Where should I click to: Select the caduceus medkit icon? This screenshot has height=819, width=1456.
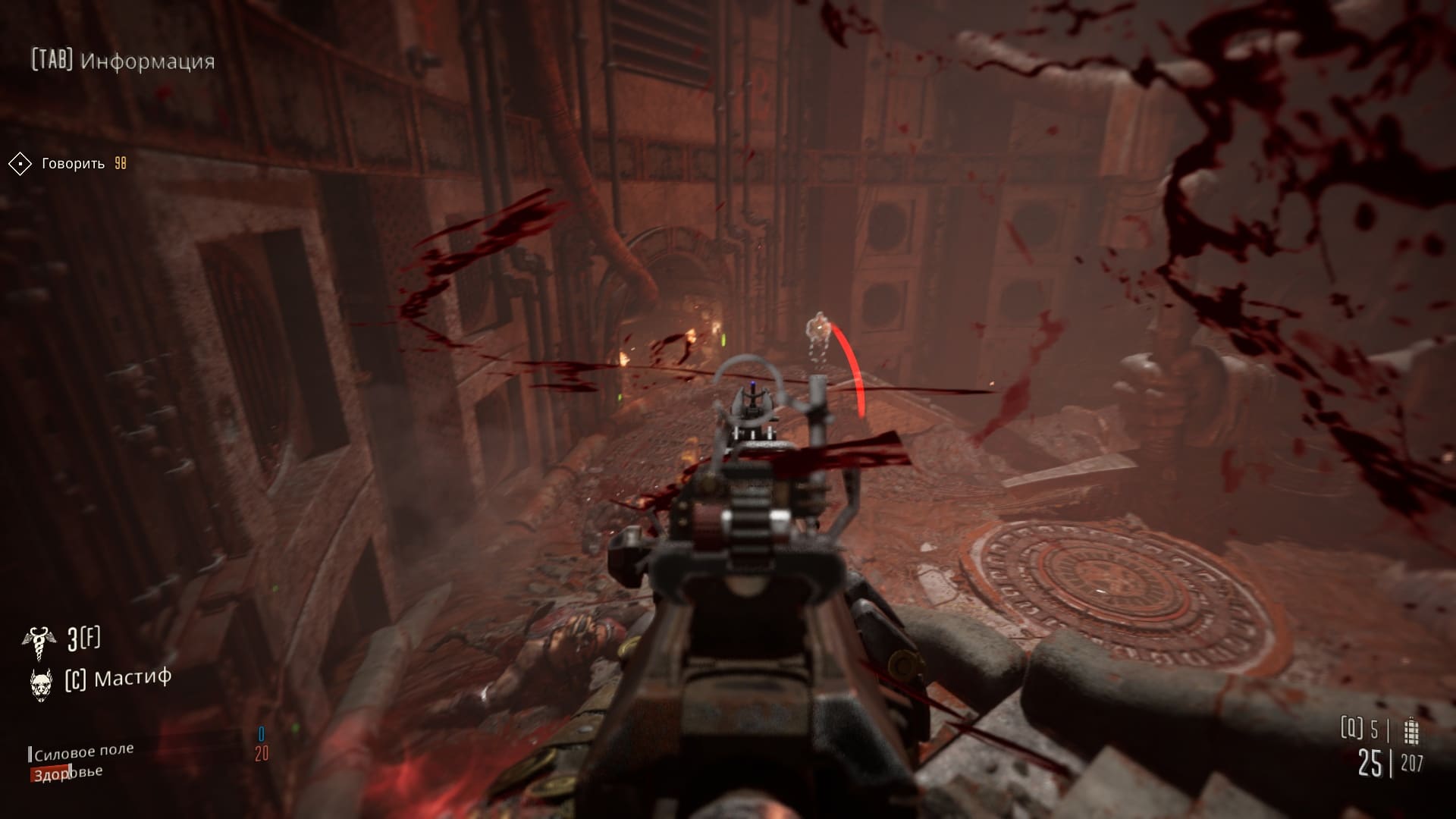[39, 641]
